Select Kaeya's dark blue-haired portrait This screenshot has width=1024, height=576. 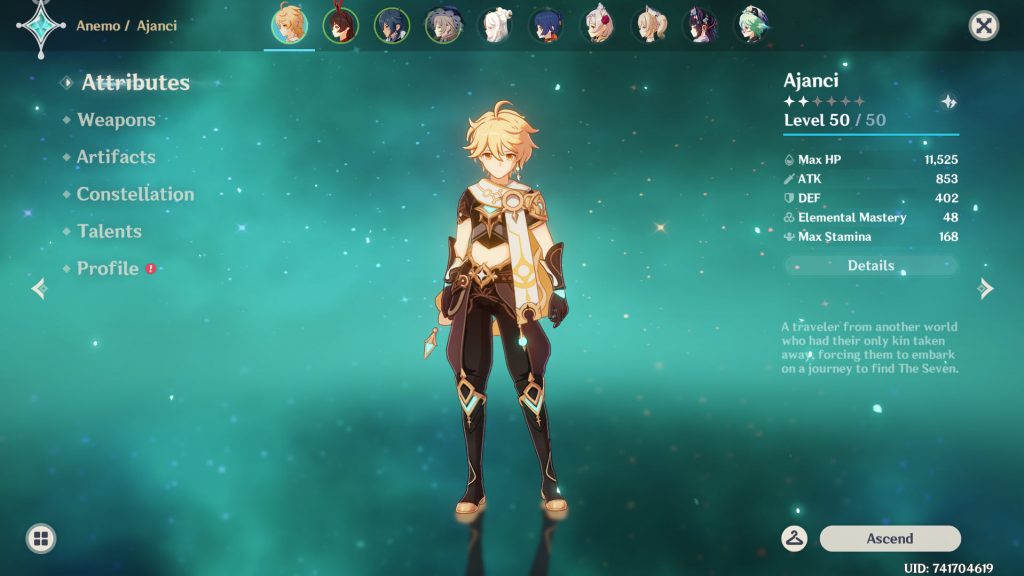pos(391,26)
